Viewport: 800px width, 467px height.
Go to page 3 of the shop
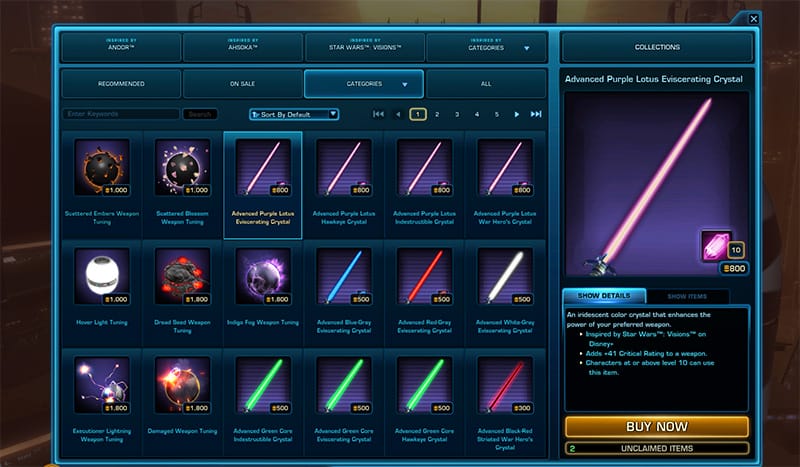[x=457, y=114]
